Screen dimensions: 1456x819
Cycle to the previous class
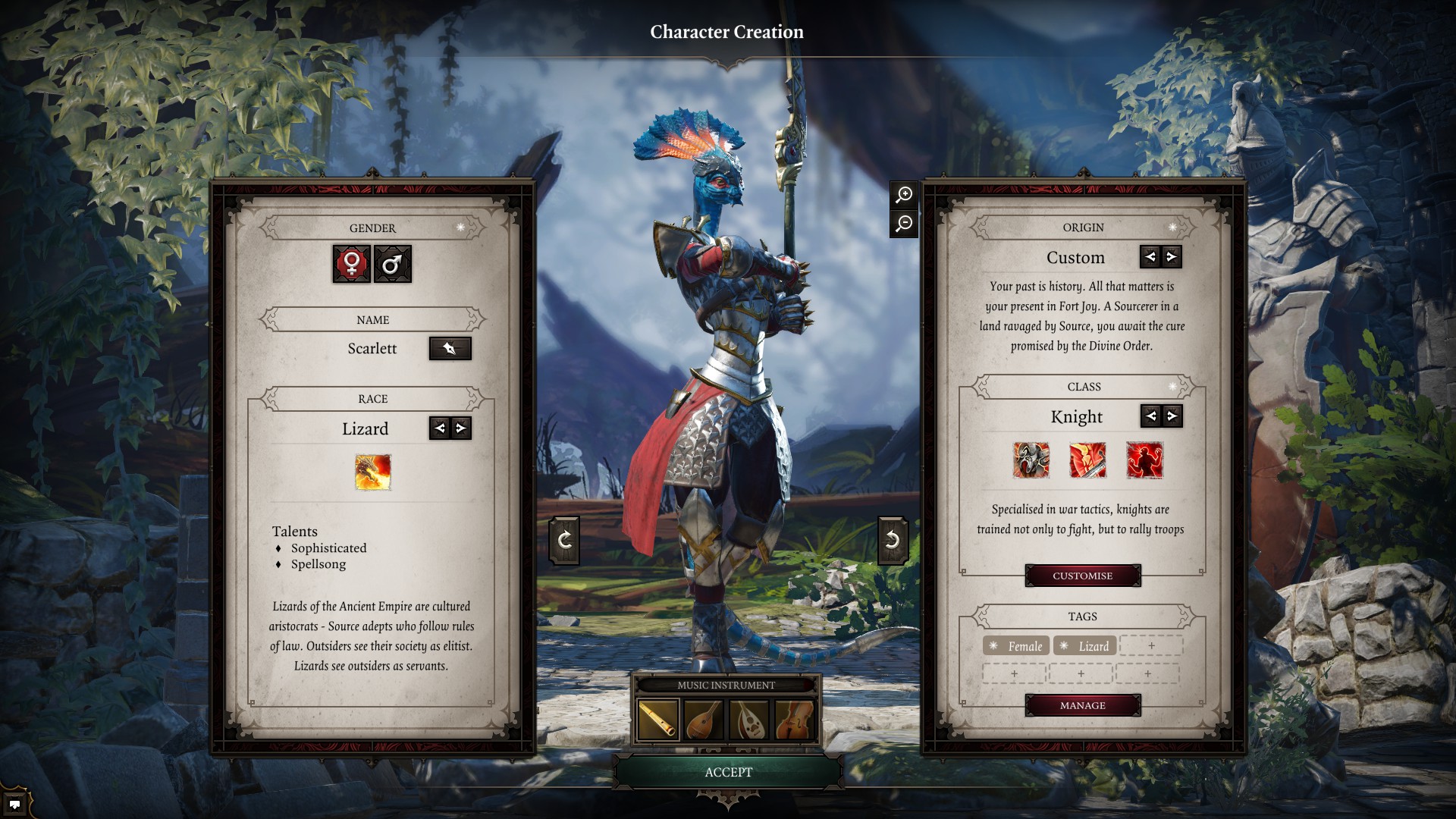coord(1151,416)
